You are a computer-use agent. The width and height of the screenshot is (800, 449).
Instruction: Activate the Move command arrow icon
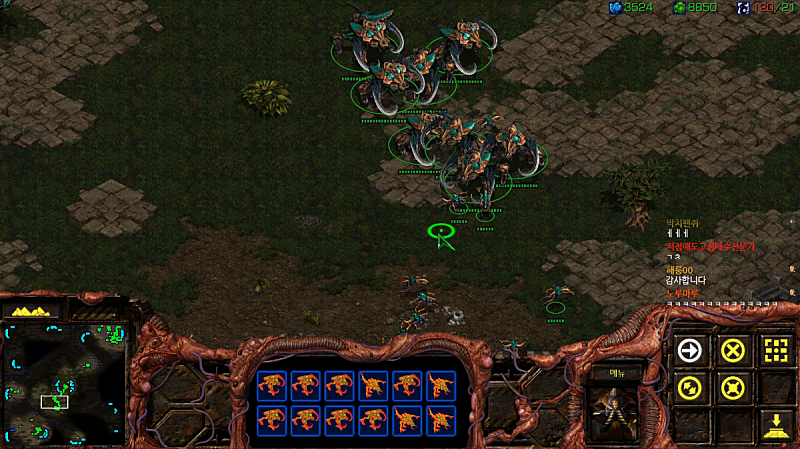click(x=689, y=350)
